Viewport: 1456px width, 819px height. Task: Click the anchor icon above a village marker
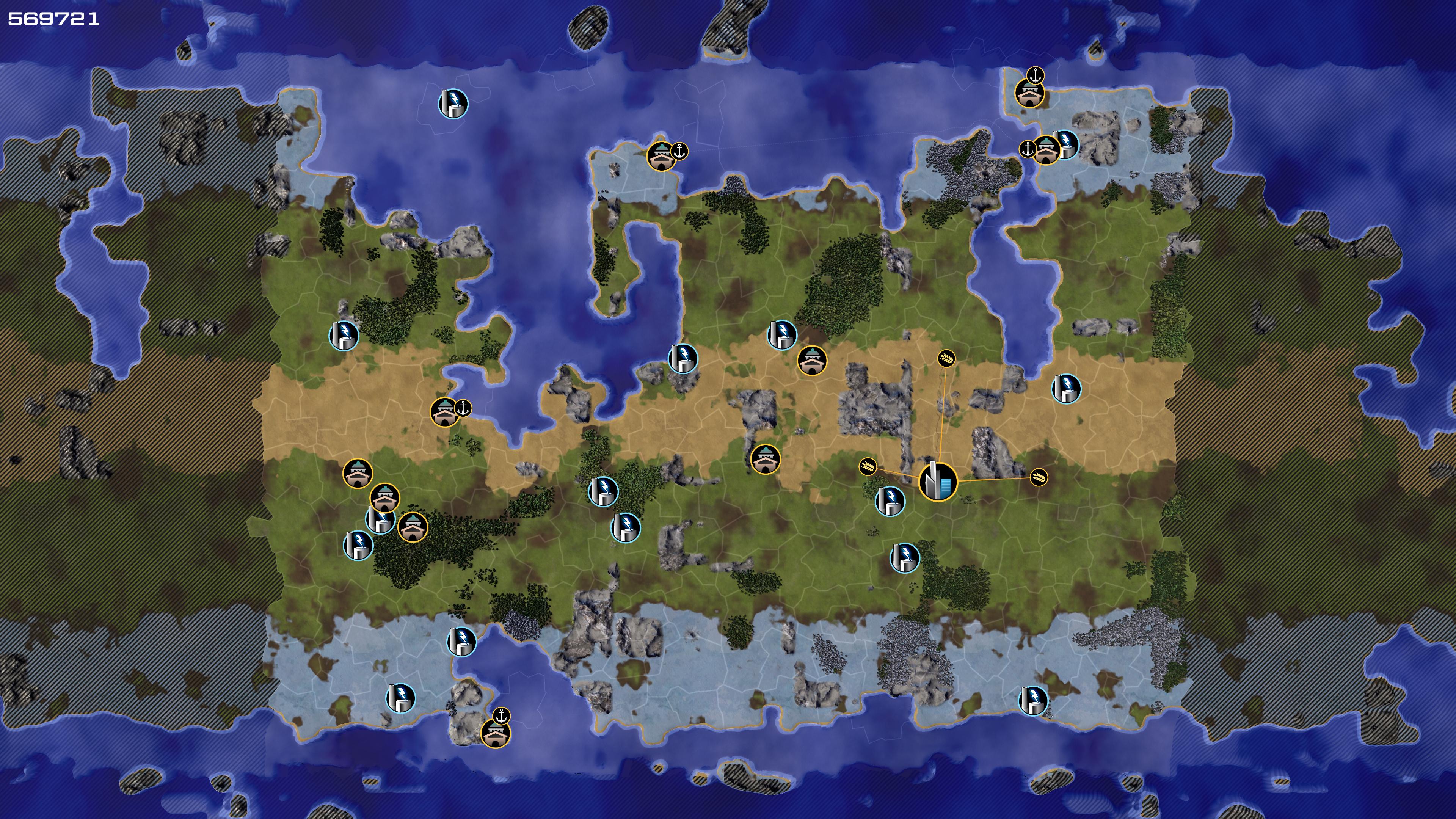(x=1035, y=75)
